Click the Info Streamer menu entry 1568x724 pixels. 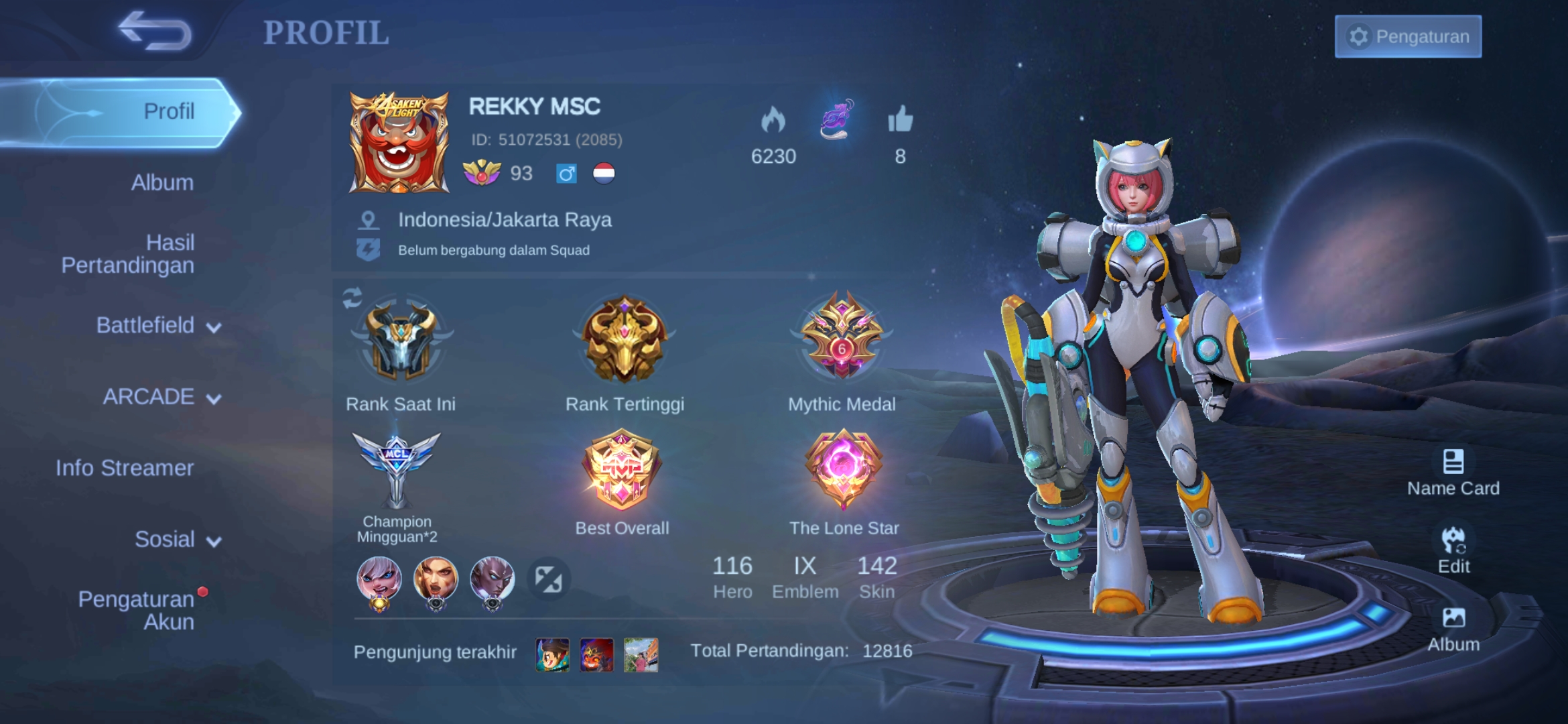coord(125,468)
